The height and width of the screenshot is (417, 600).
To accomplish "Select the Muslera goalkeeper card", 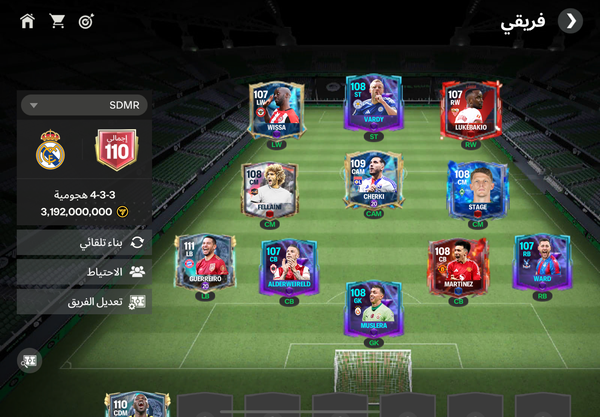I will (x=374, y=308).
